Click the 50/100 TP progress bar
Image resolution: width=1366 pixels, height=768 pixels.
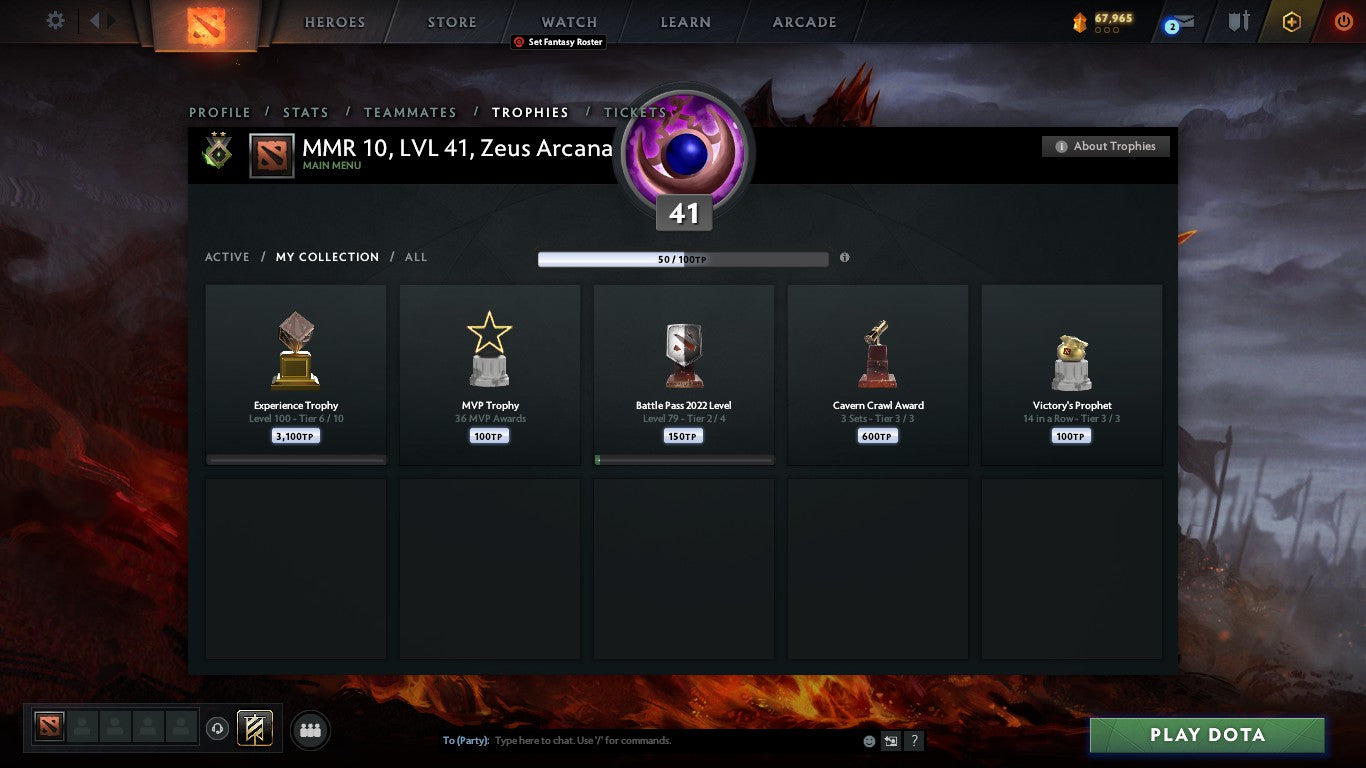(x=683, y=257)
